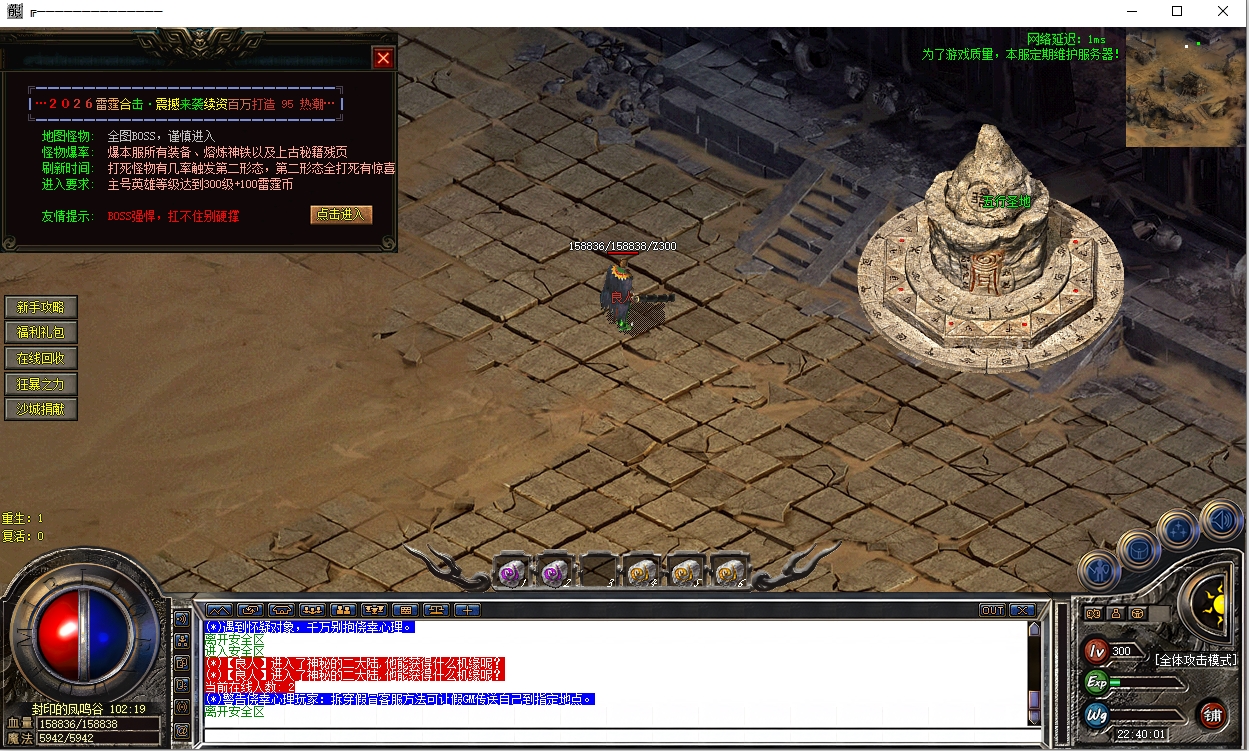Open the 铺 shop button
The height and width of the screenshot is (751, 1249).
tap(1212, 714)
